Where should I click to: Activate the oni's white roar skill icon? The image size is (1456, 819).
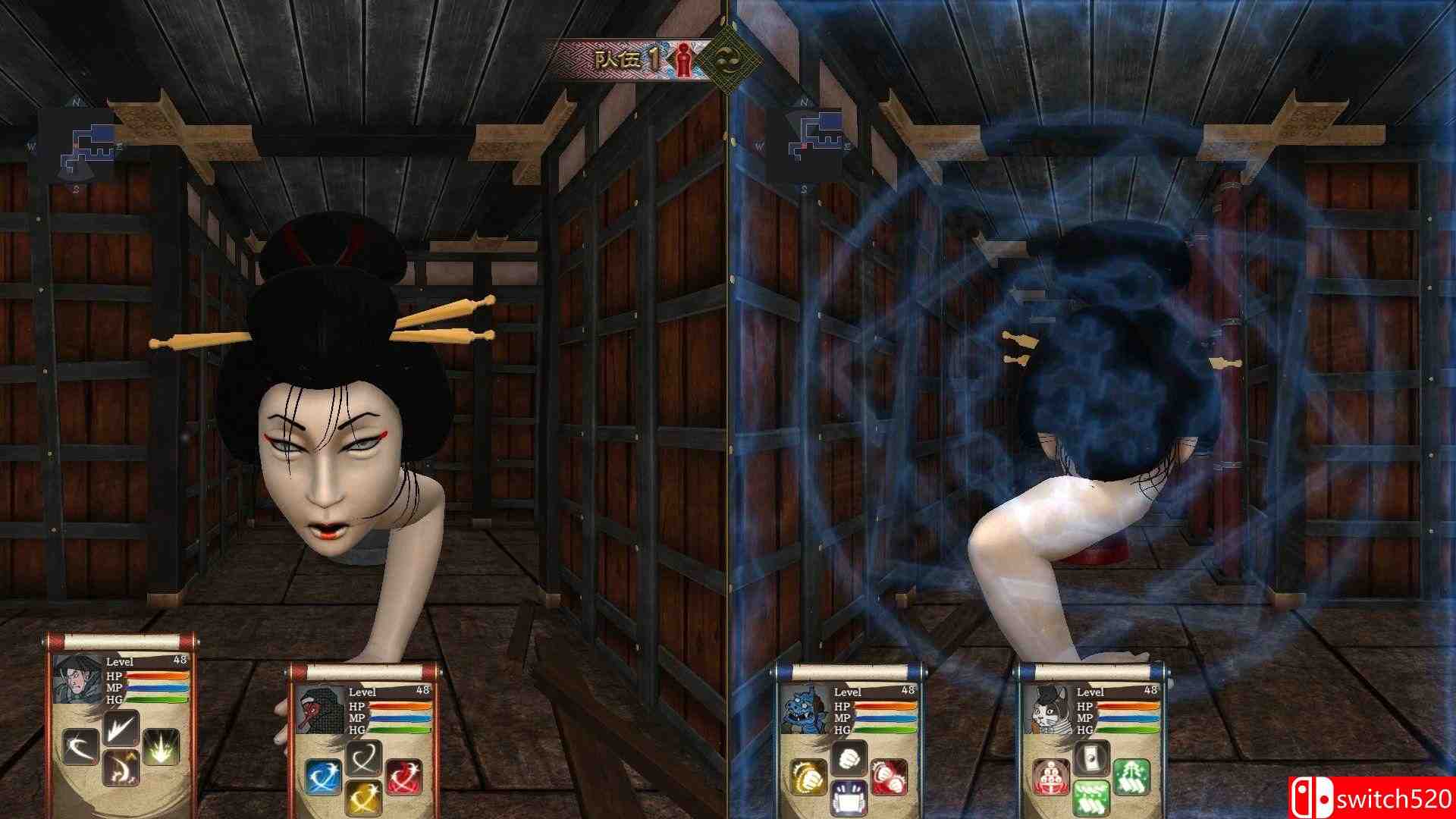click(x=850, y=798)
